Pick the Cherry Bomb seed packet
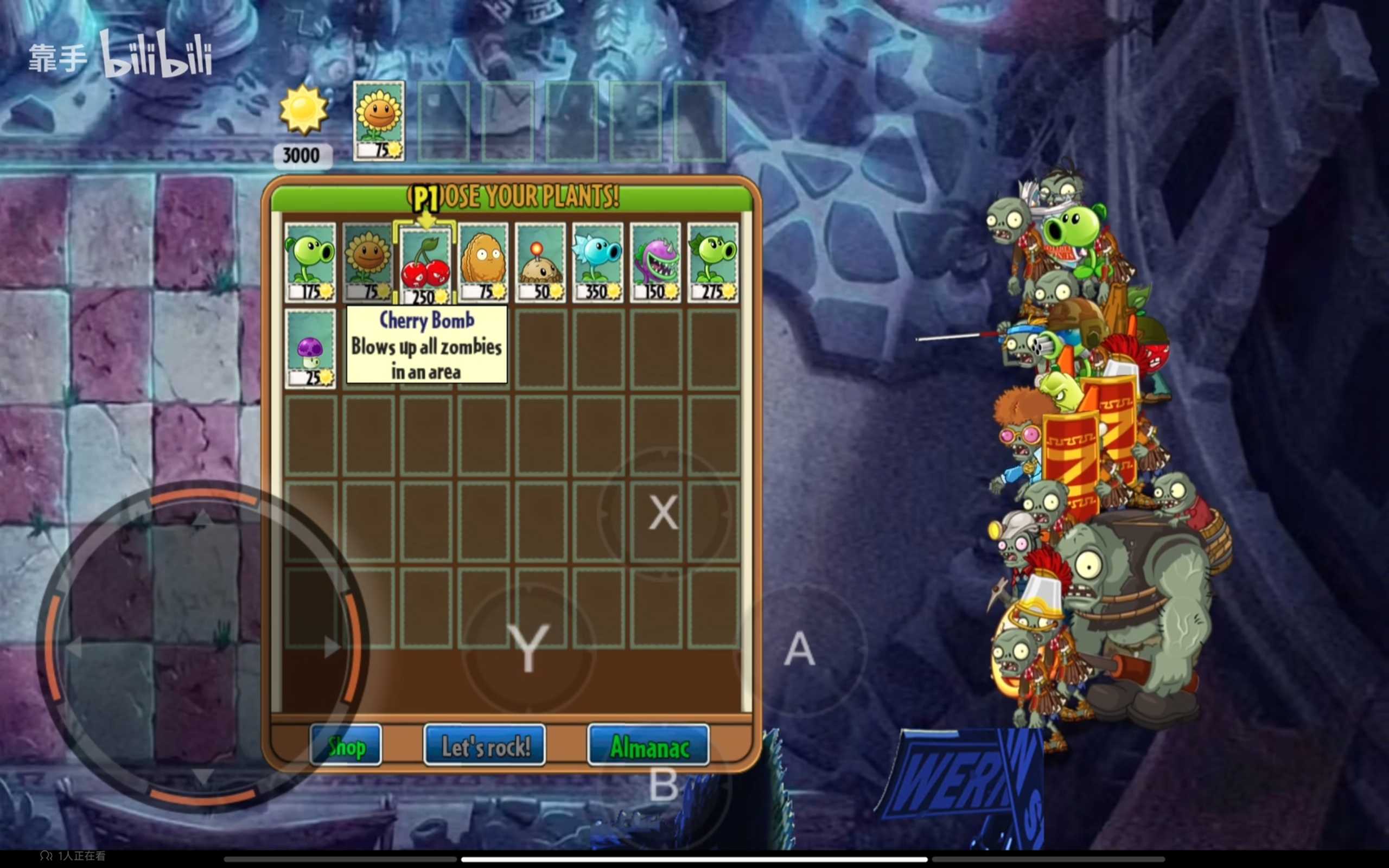Image resolution: width=1389 pixels, height=868 pixels. point(425,265)
